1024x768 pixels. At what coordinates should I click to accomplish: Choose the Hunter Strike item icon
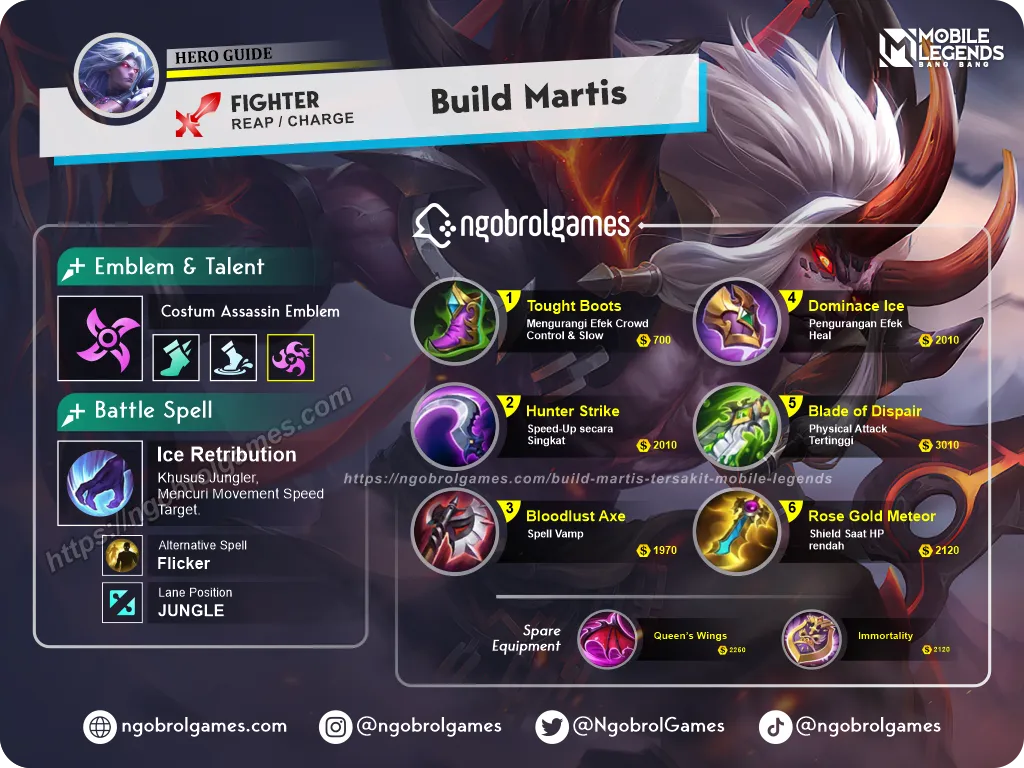pyautogui.click(x=455, y=427)
